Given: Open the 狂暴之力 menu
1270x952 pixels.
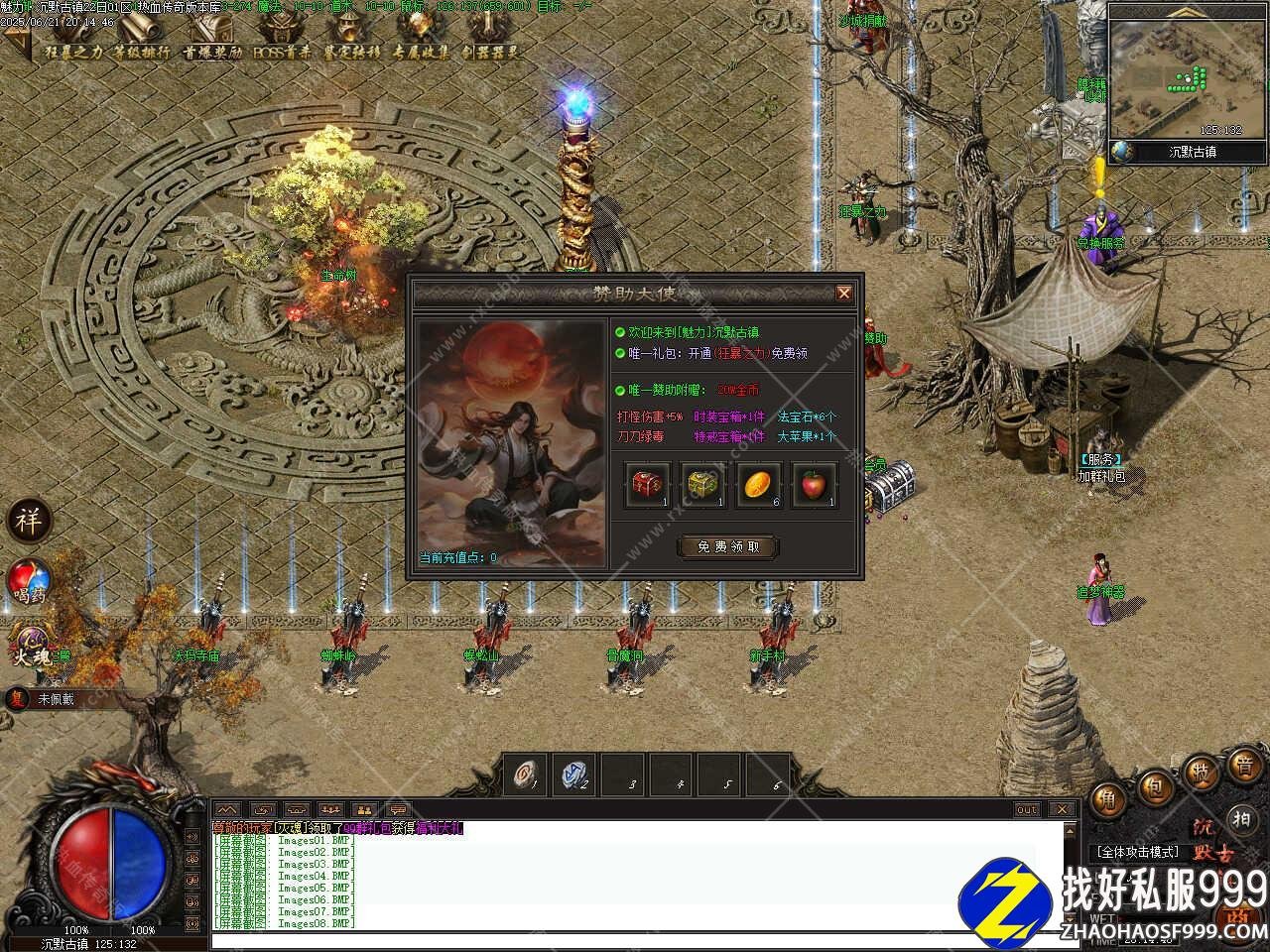Looking at the screenshot, I should [x=72, y=52].
